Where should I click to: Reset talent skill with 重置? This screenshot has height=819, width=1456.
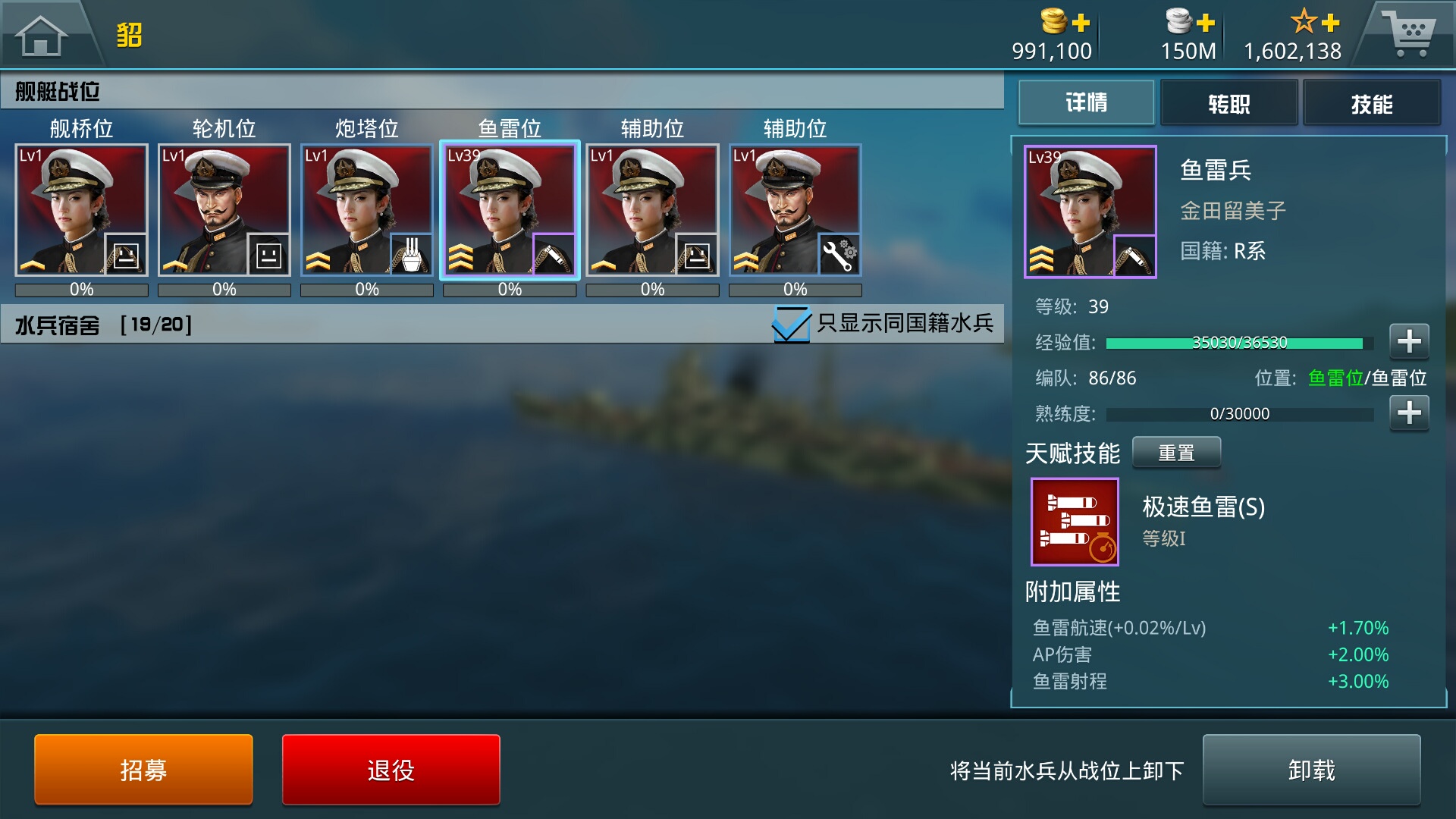[1176, 453]
